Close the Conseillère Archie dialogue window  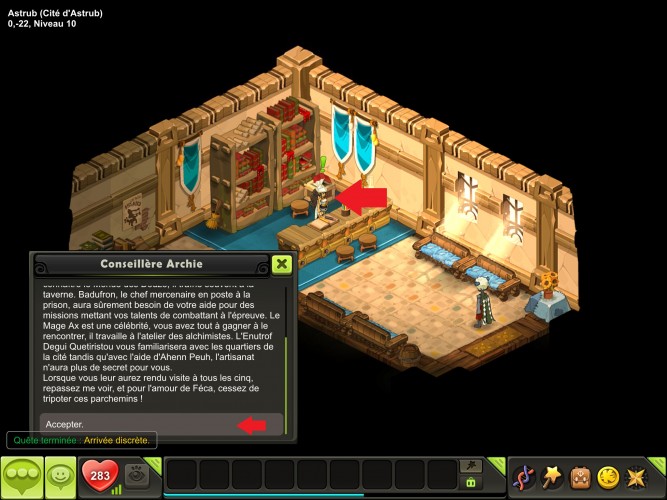click(x=282, y=264)
